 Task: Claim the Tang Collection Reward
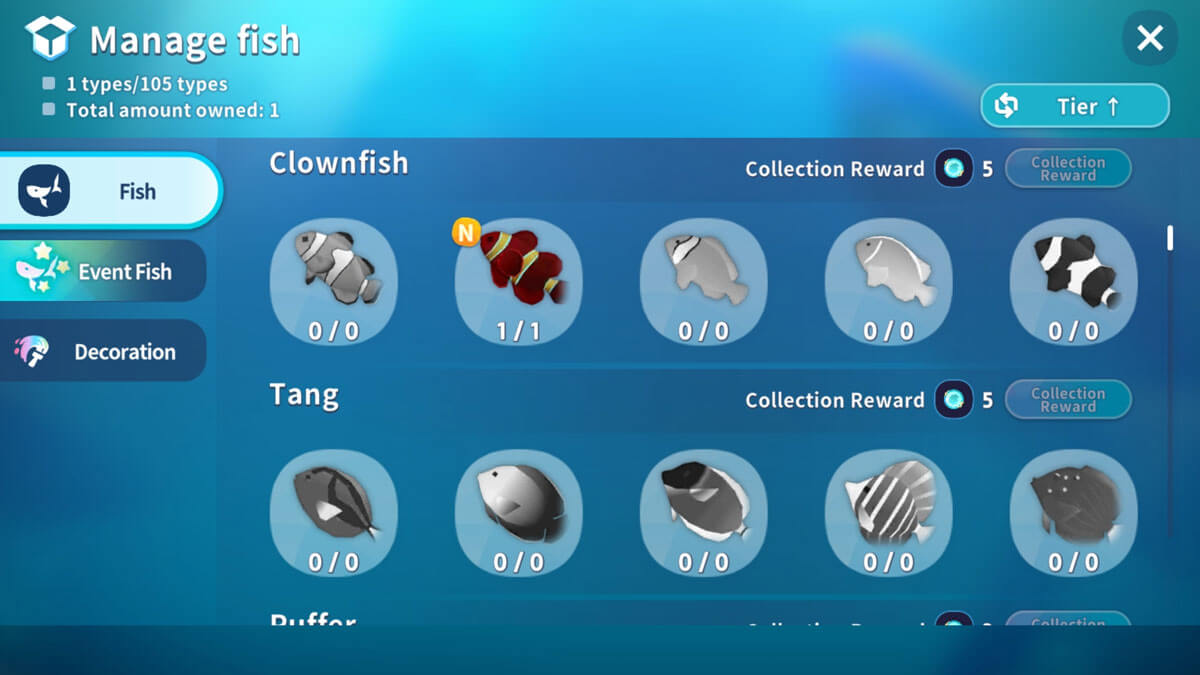[x=1068, y=400]
